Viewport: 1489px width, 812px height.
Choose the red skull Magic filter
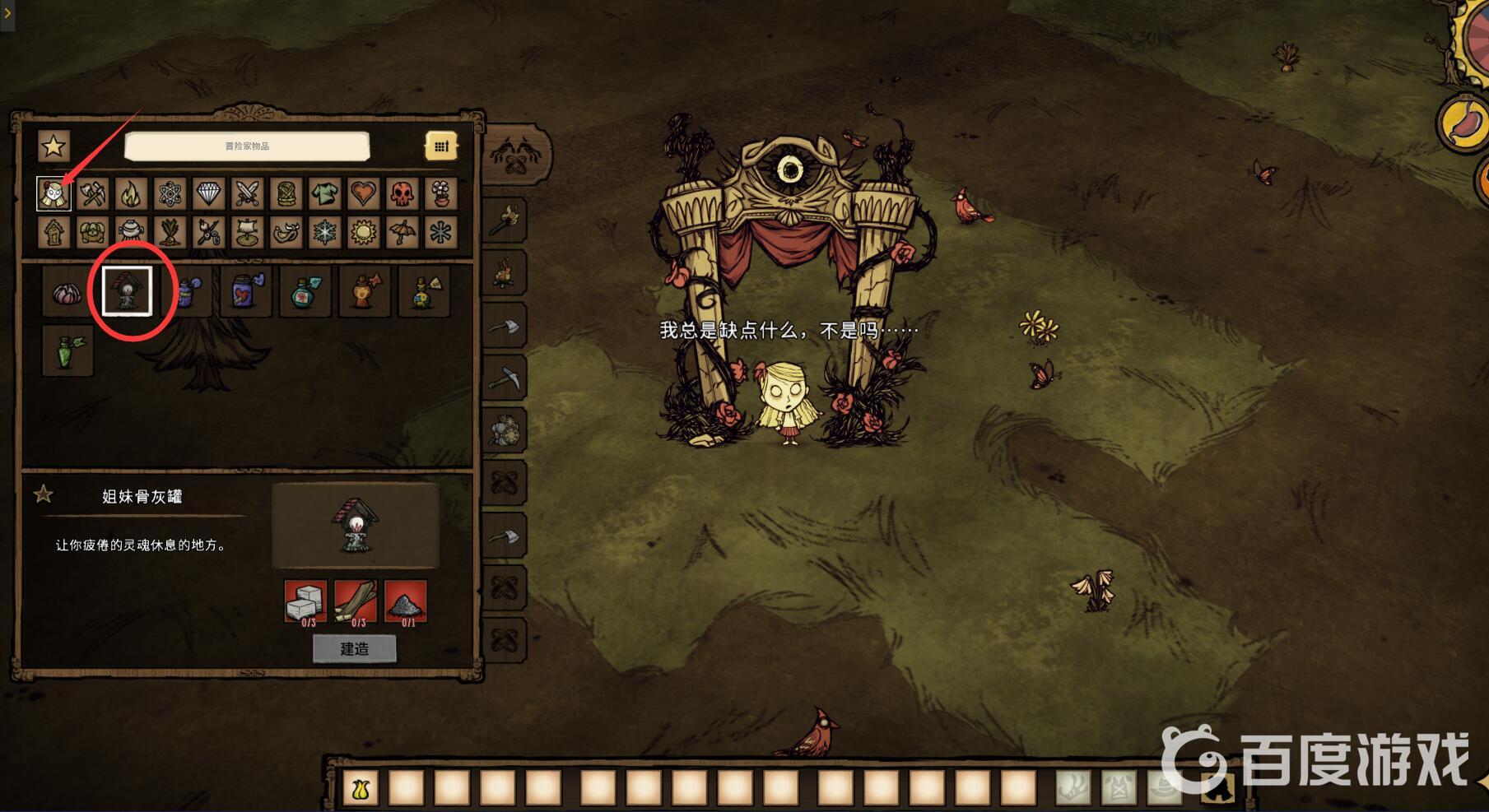click(x=402, y=194)
